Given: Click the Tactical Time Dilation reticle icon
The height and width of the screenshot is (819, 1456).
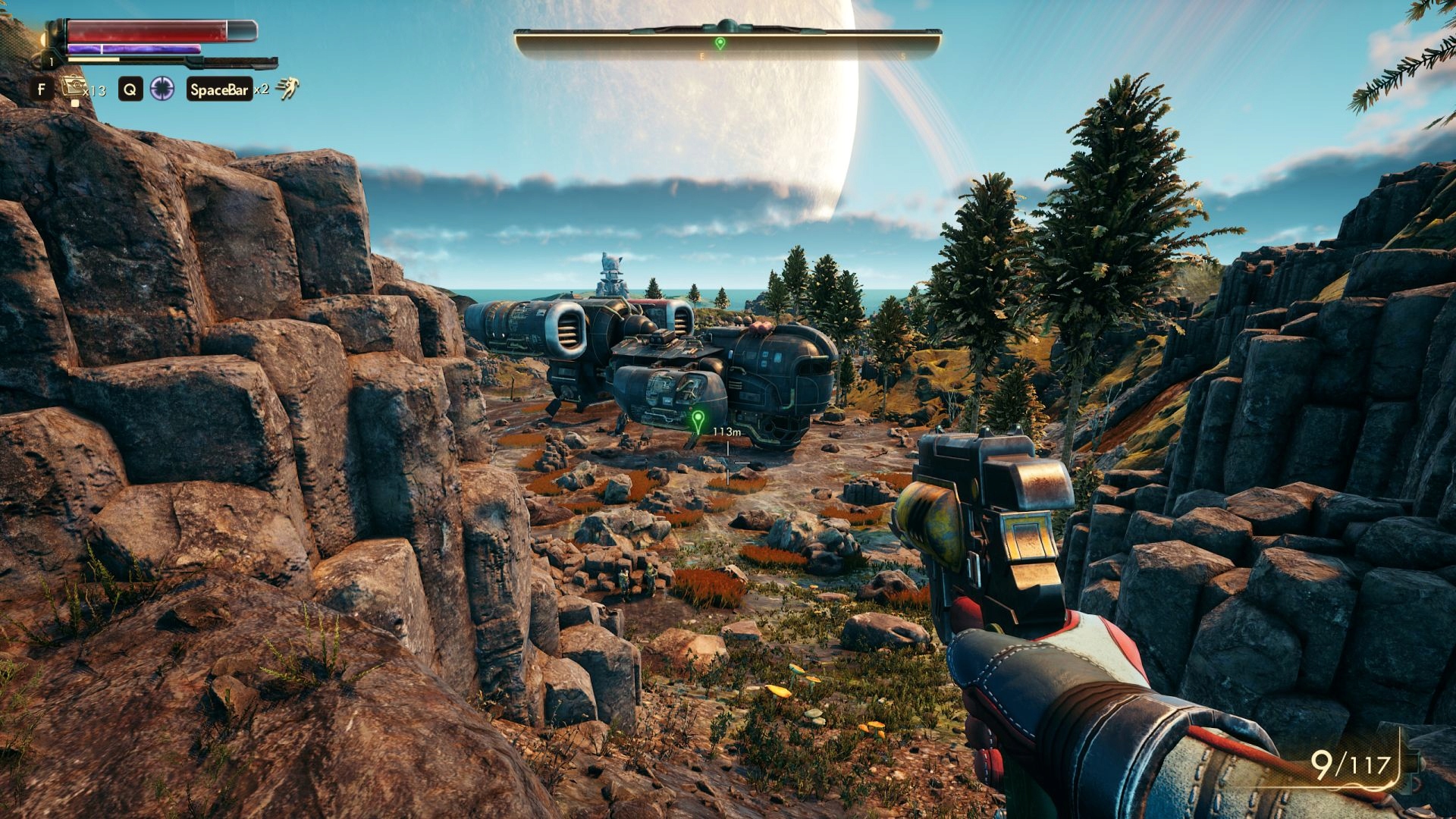Looking at the screenshot, I should [x=162, y=89].
